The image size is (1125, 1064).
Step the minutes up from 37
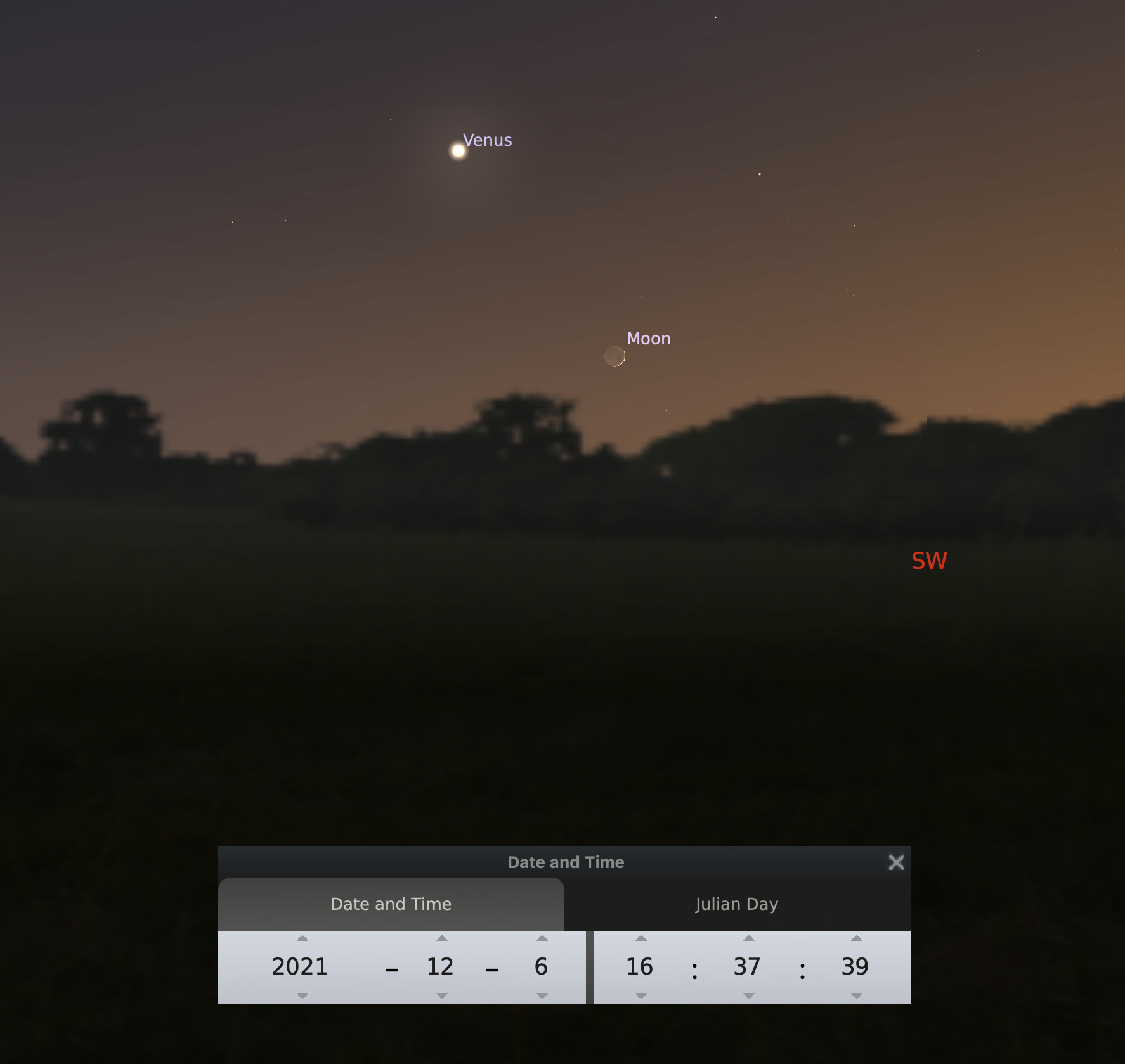[749, 938]
